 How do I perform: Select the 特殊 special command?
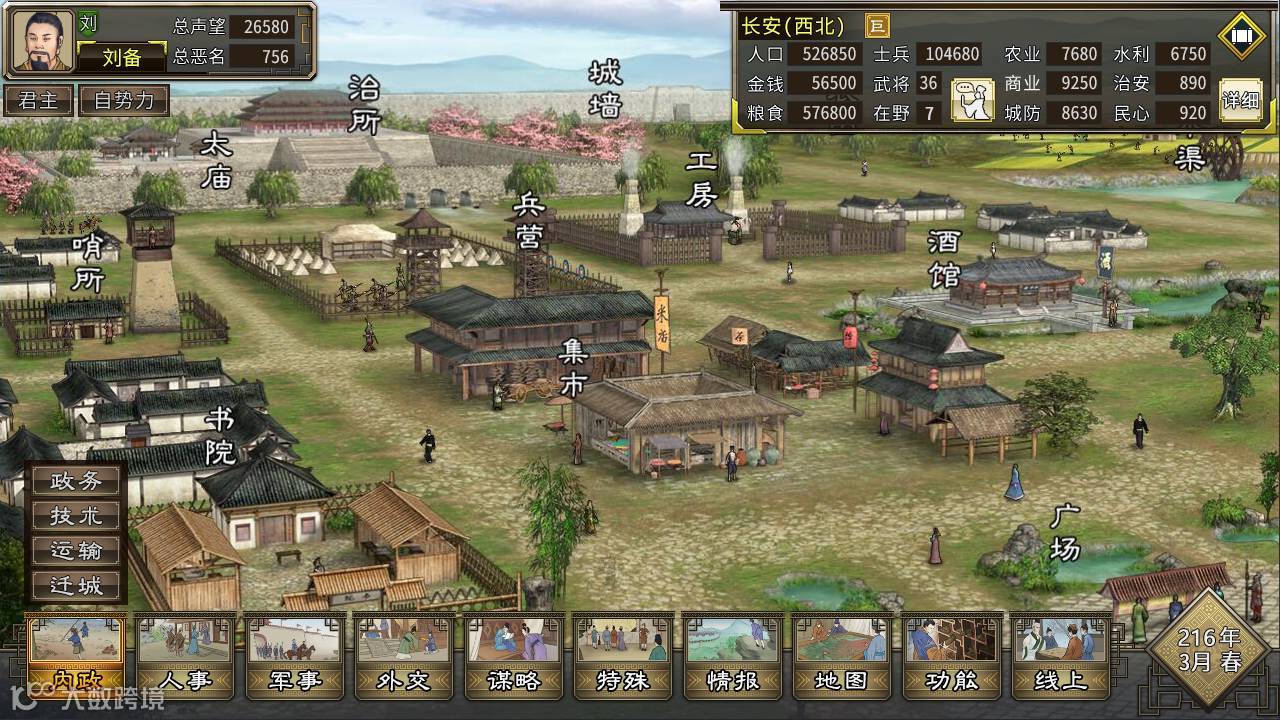click(624, 655)
